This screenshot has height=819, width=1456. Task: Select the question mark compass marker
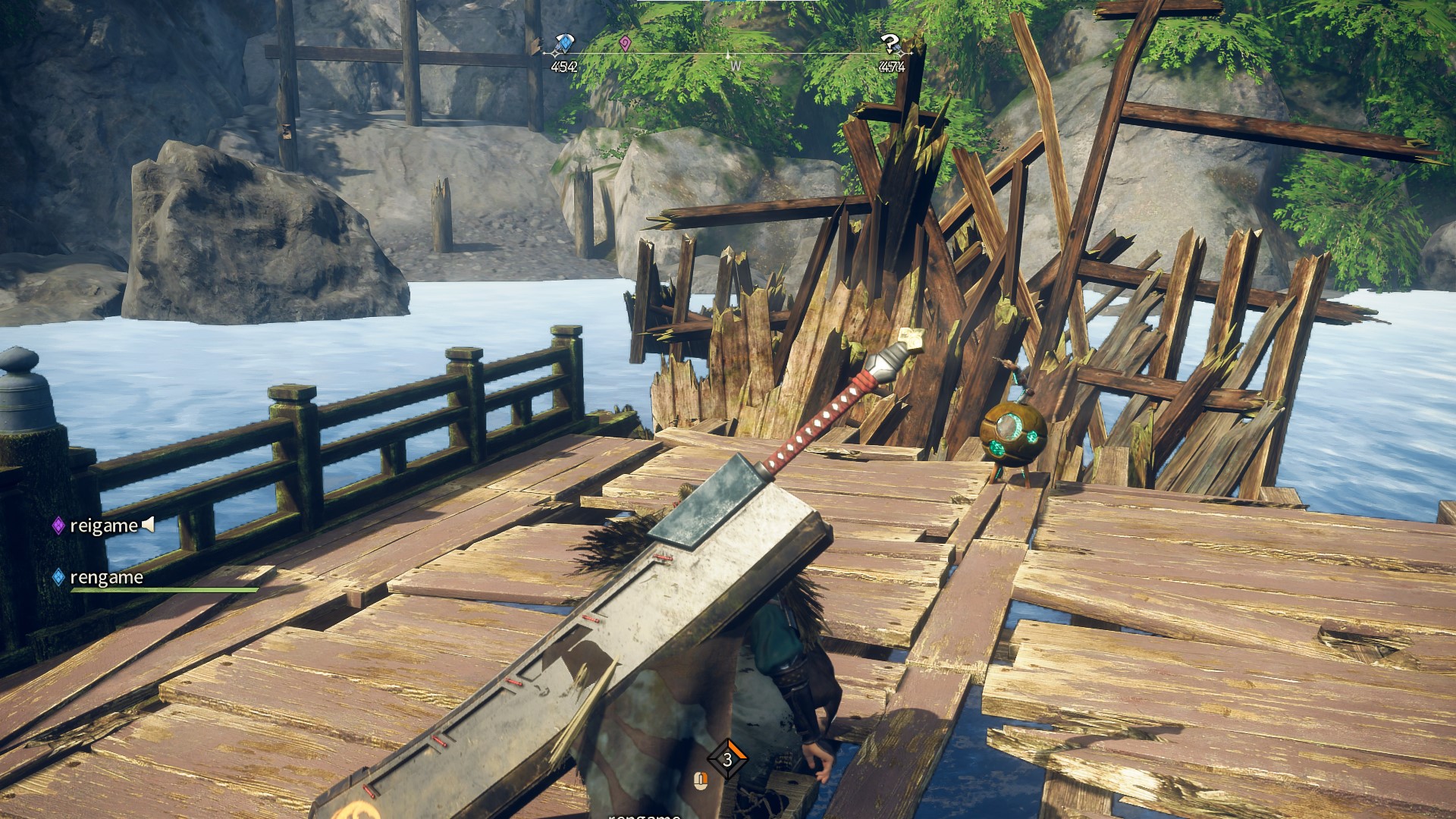coord(890,45)
